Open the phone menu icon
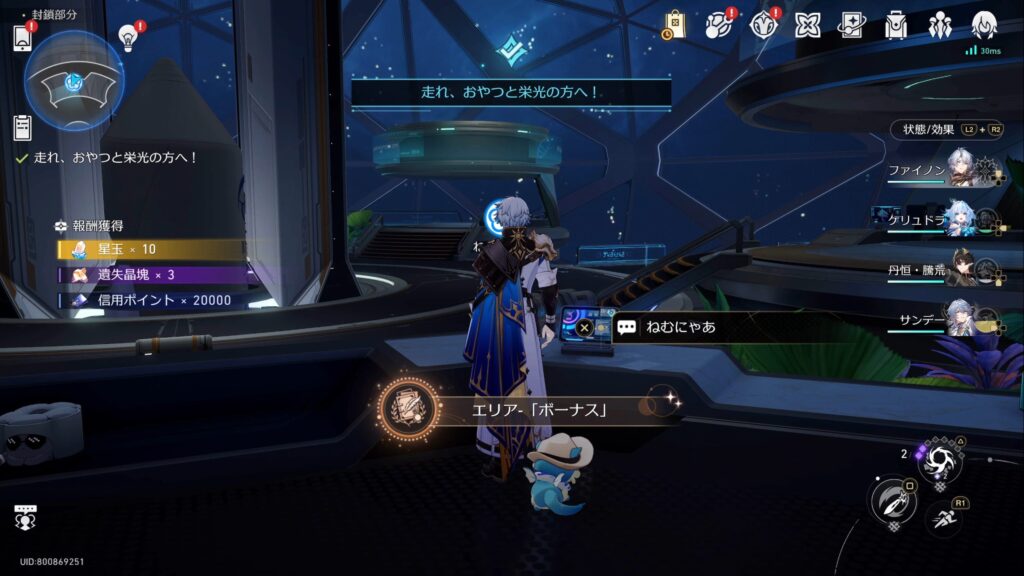1024x576 pixels. [23, 38]
